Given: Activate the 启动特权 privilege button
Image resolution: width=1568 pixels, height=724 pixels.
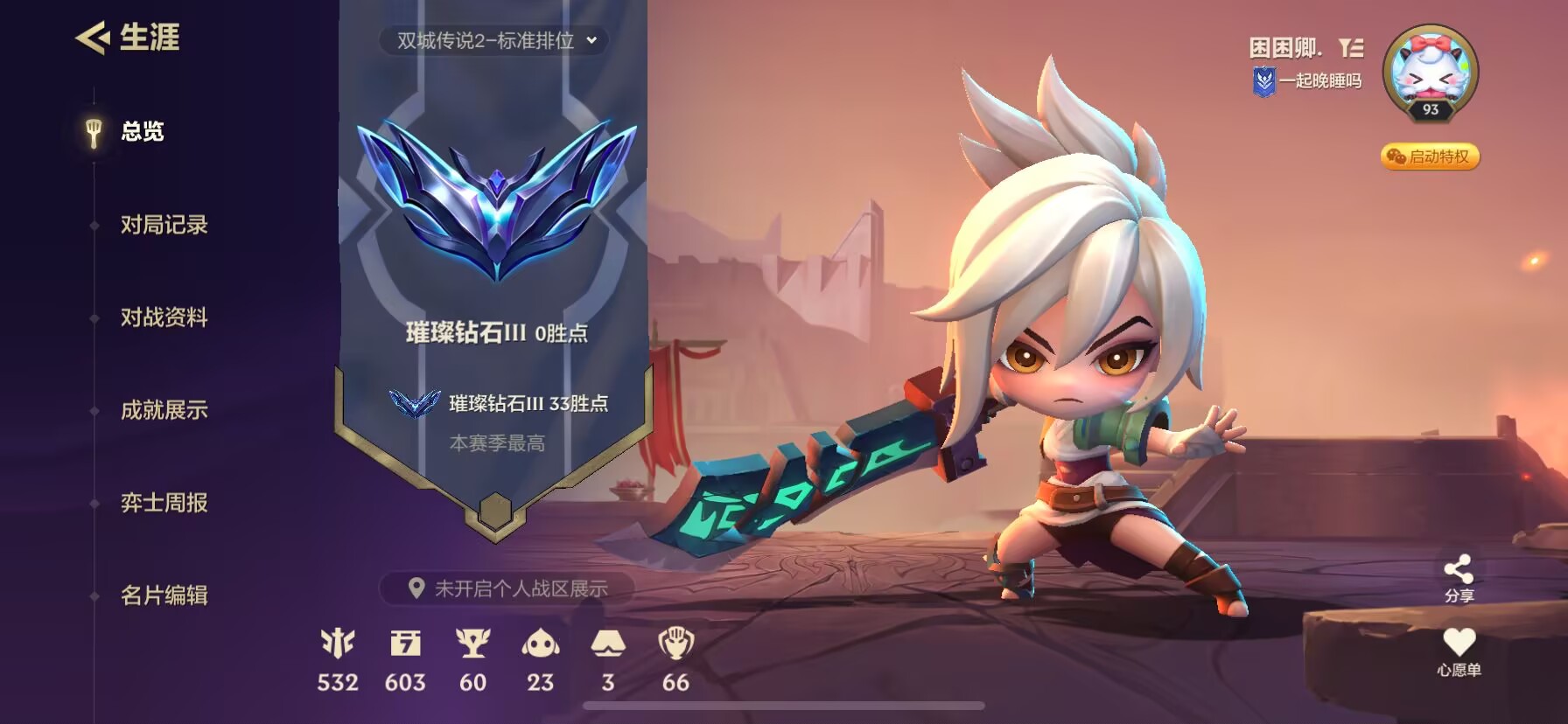Looking at the screenshot, I should (x=1430, y=157).
